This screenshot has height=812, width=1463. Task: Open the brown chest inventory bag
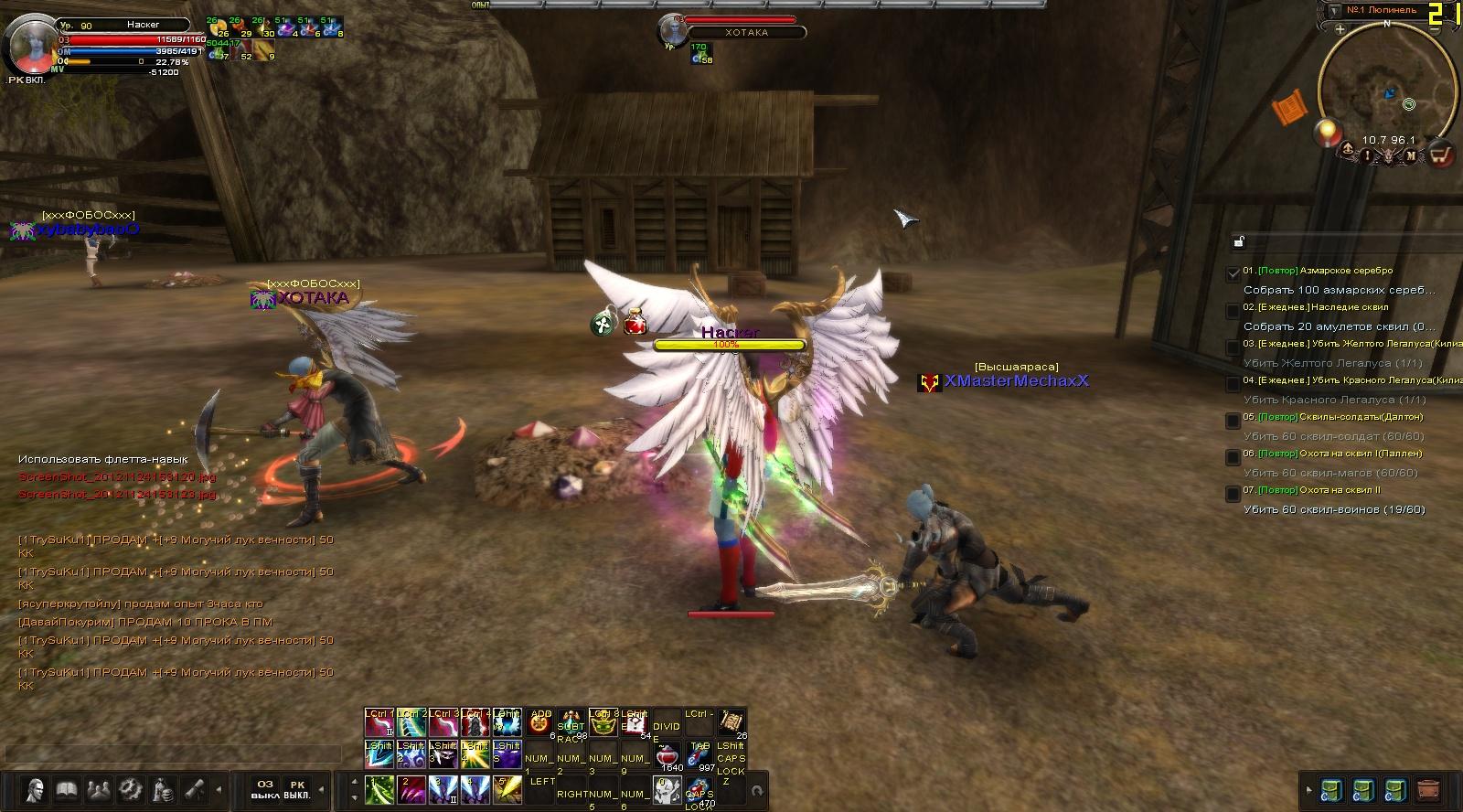pos(1427,789)
